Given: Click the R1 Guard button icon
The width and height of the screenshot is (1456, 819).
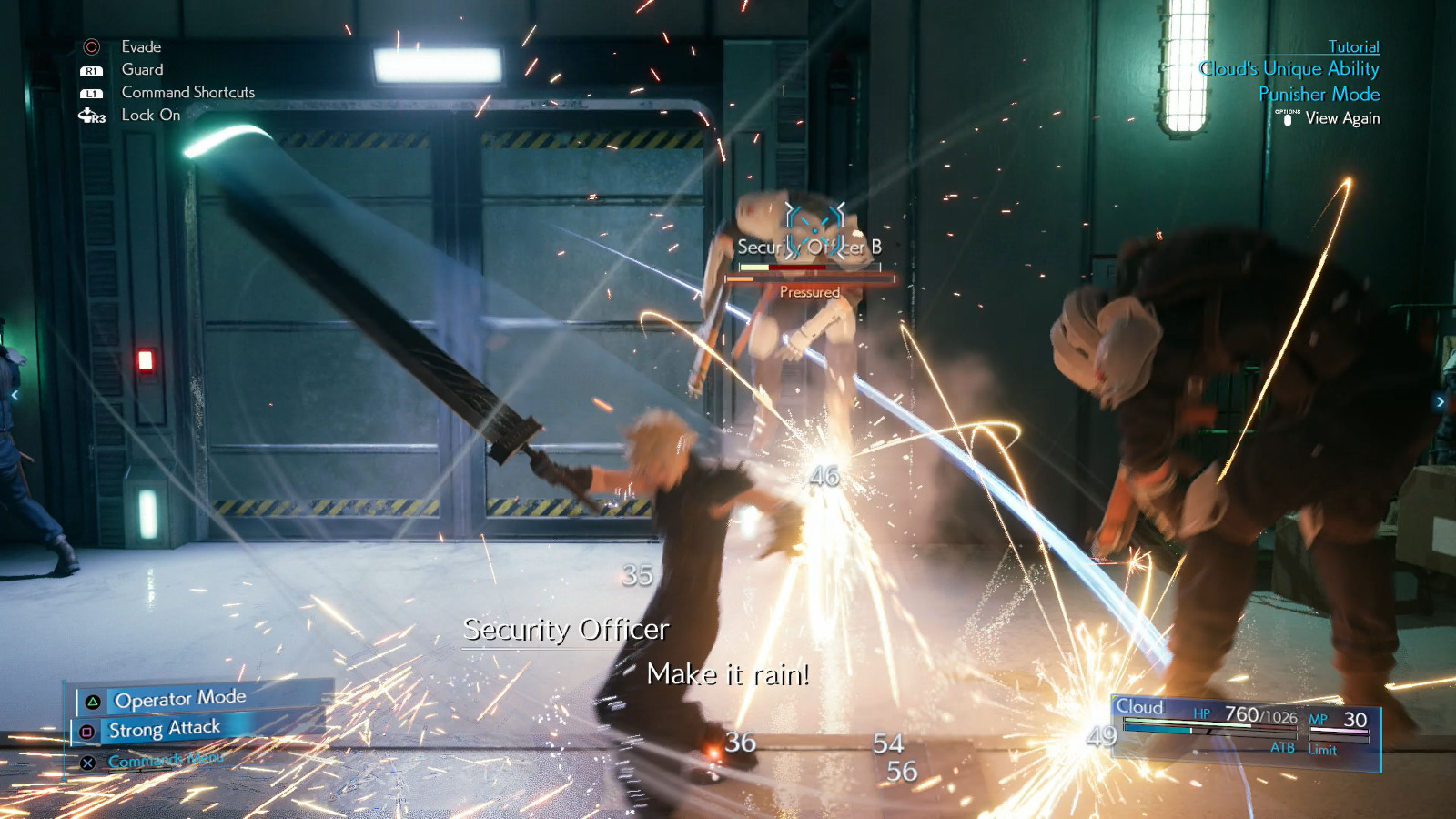Looking at the screenshot, I should [90, 69].
